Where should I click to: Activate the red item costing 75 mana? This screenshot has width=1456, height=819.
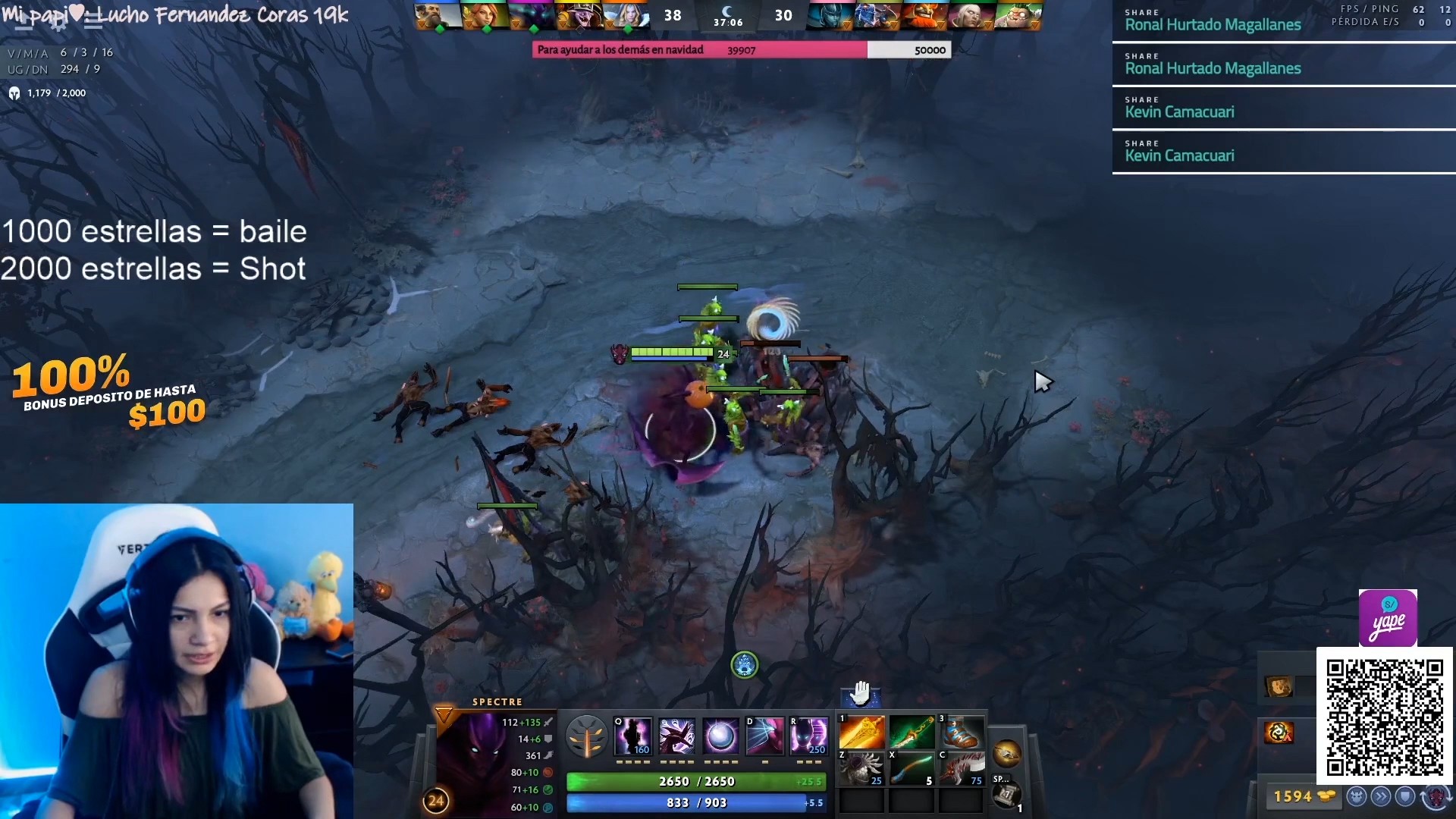click(x=961, y=768)
